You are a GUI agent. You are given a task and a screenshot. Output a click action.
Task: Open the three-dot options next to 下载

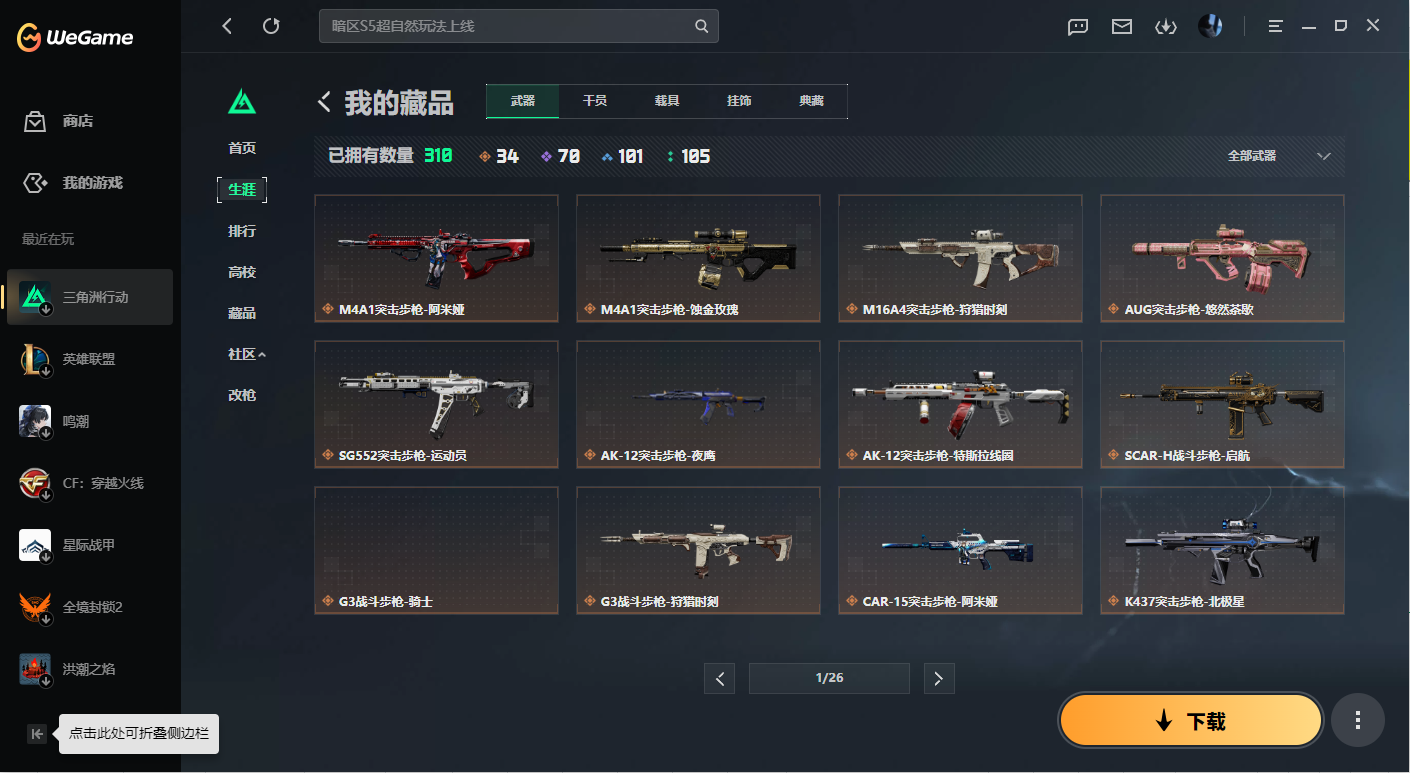(1358, 720)
